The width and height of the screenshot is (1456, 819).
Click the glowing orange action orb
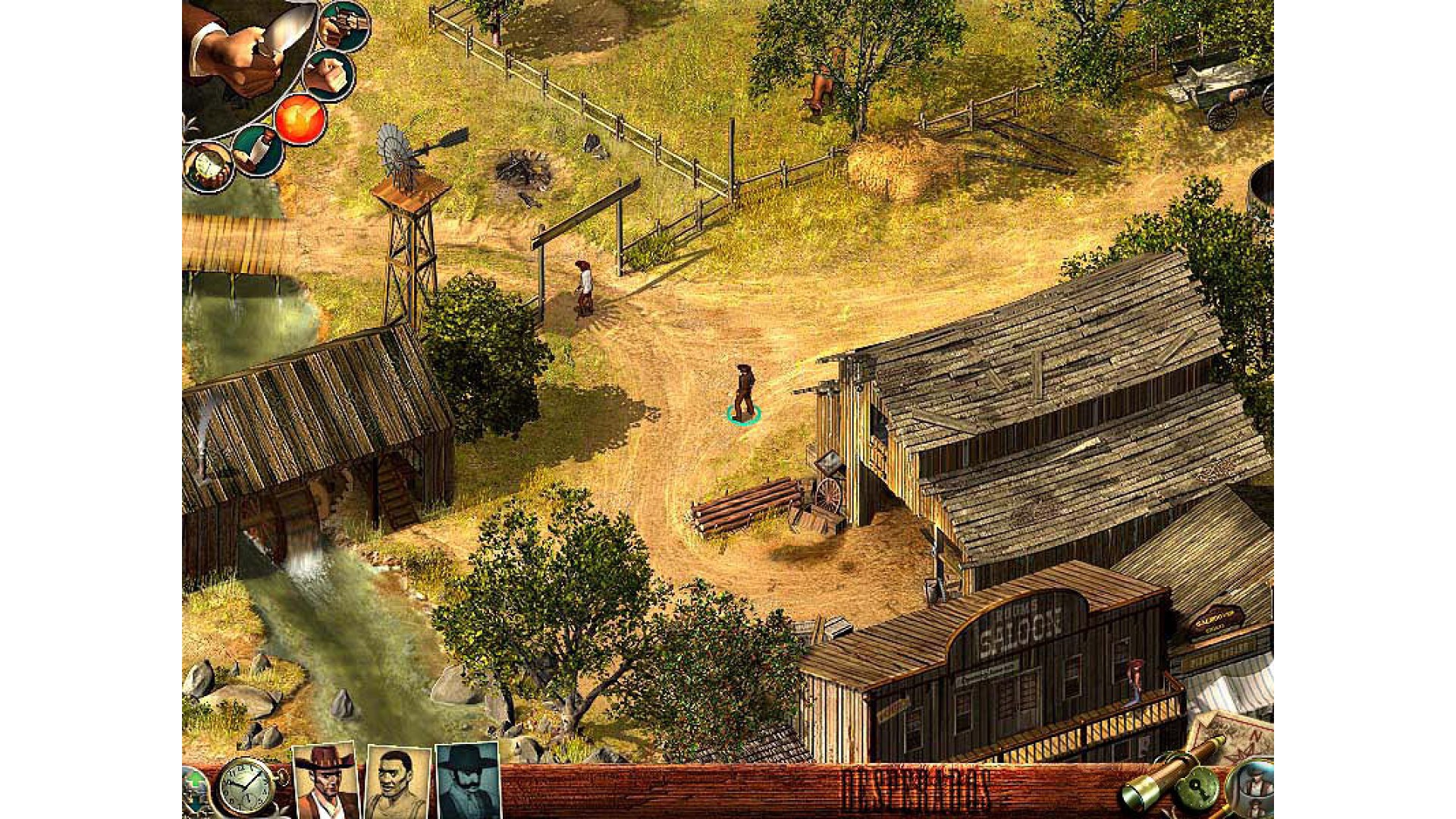(x=300, y=119)
